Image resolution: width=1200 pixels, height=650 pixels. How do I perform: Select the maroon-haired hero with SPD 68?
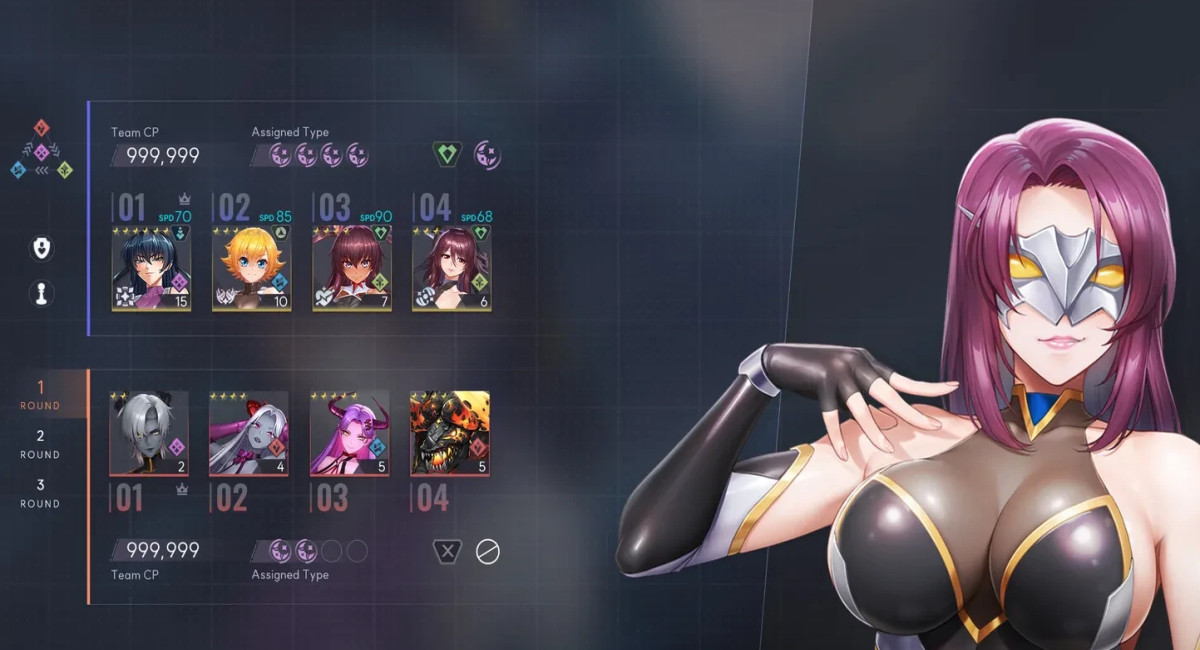(x=451, y=268)
